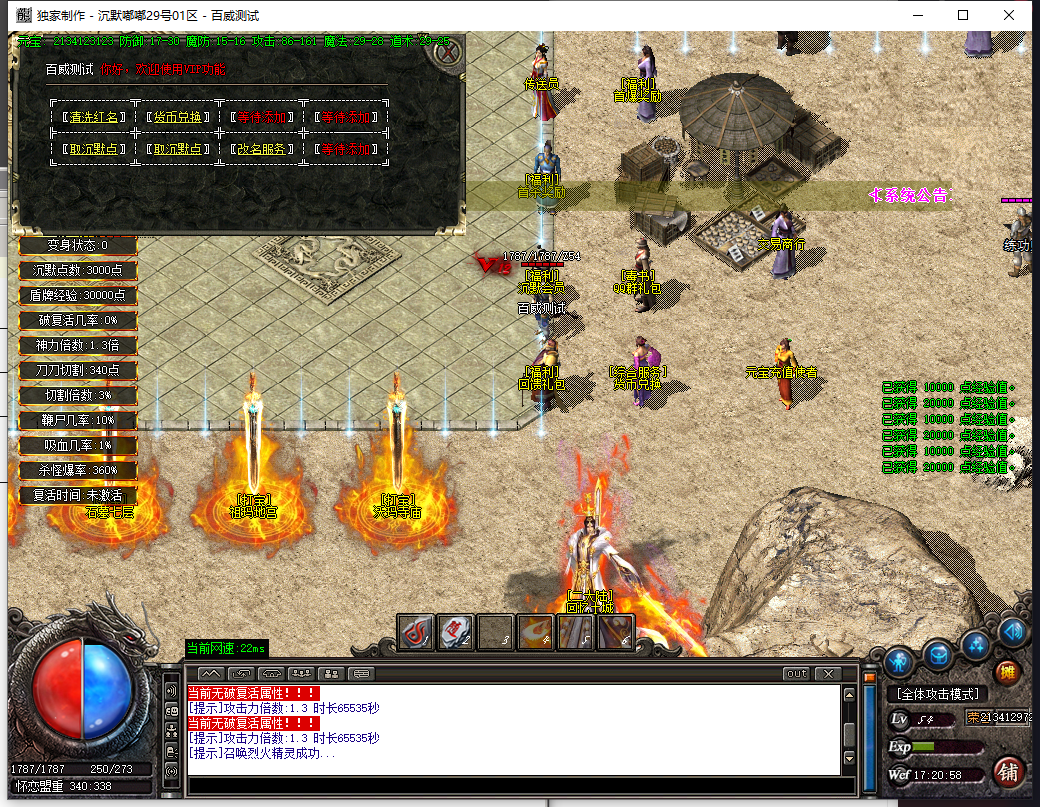
Task: Select the 货币兑换 currency exchange link
Action: pyautogui.click(x=179, y=117)
